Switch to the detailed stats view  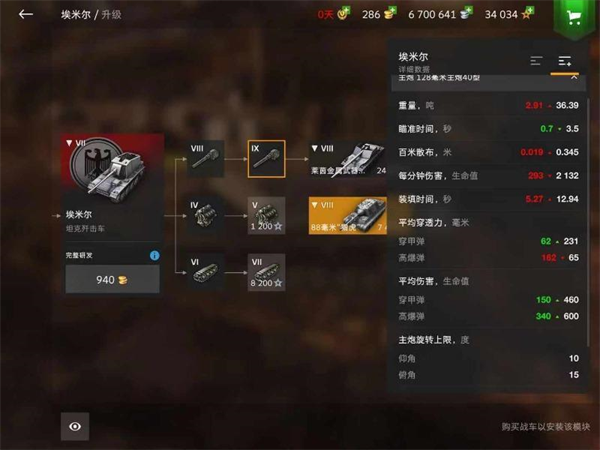click(x=565, y=61)
